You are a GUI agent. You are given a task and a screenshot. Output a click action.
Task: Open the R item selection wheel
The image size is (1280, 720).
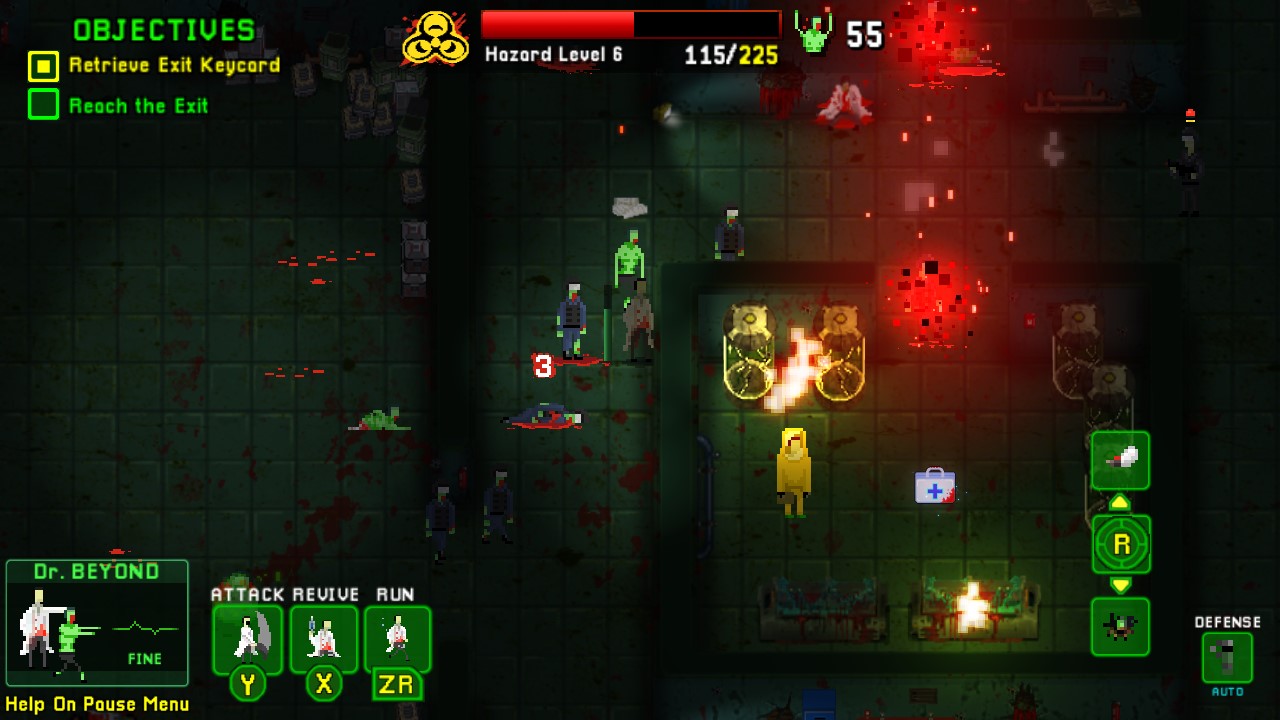point(1120,545)
